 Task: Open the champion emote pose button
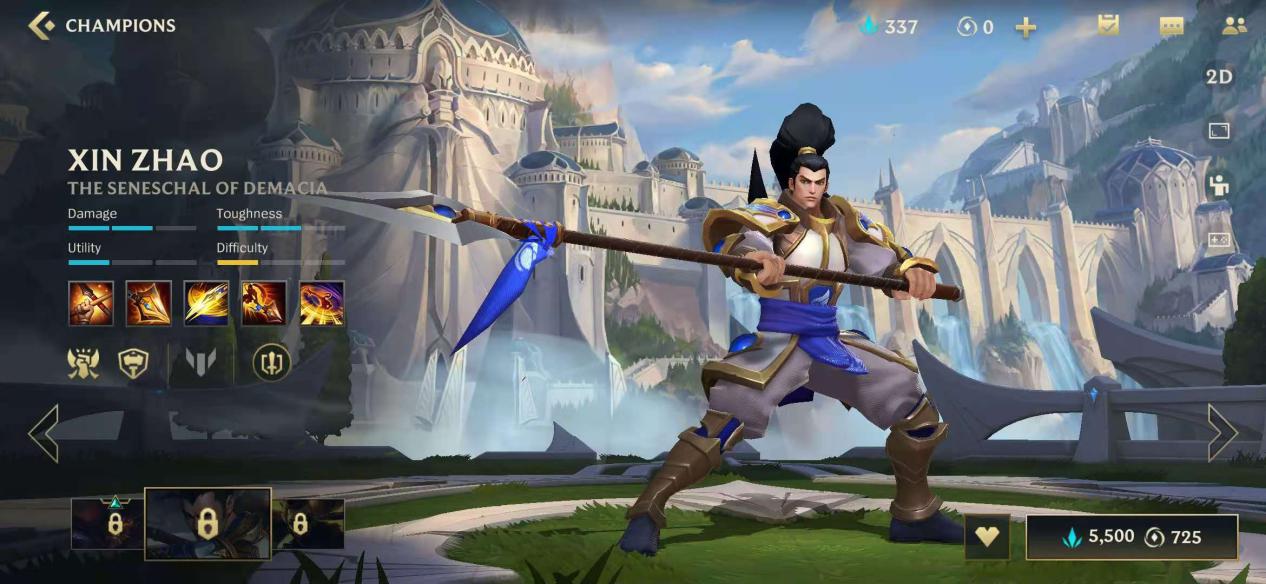click(1219, 185)
